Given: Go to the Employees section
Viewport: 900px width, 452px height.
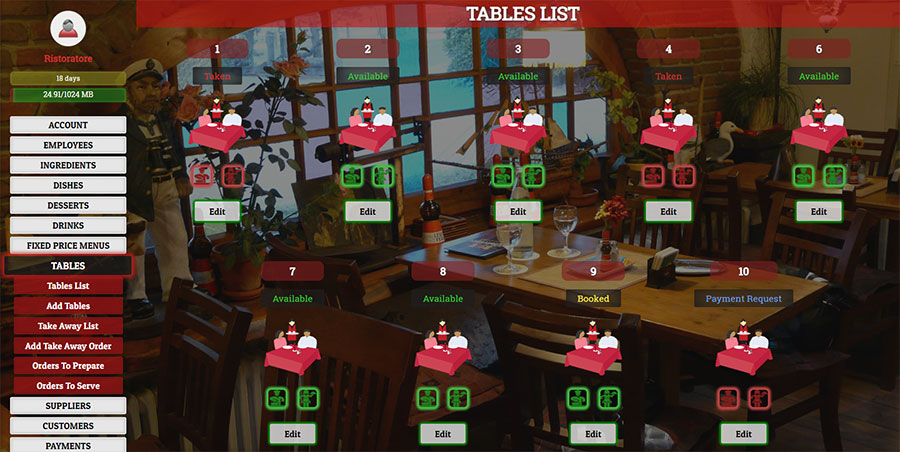Looking at the screenshot, I should (68, 145).
